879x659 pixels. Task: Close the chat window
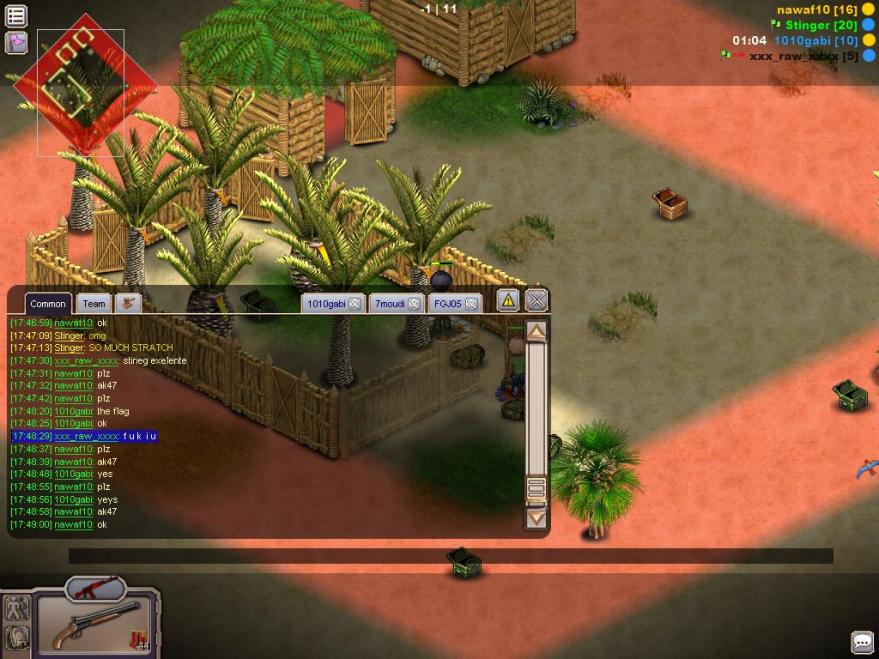[537, 299]
